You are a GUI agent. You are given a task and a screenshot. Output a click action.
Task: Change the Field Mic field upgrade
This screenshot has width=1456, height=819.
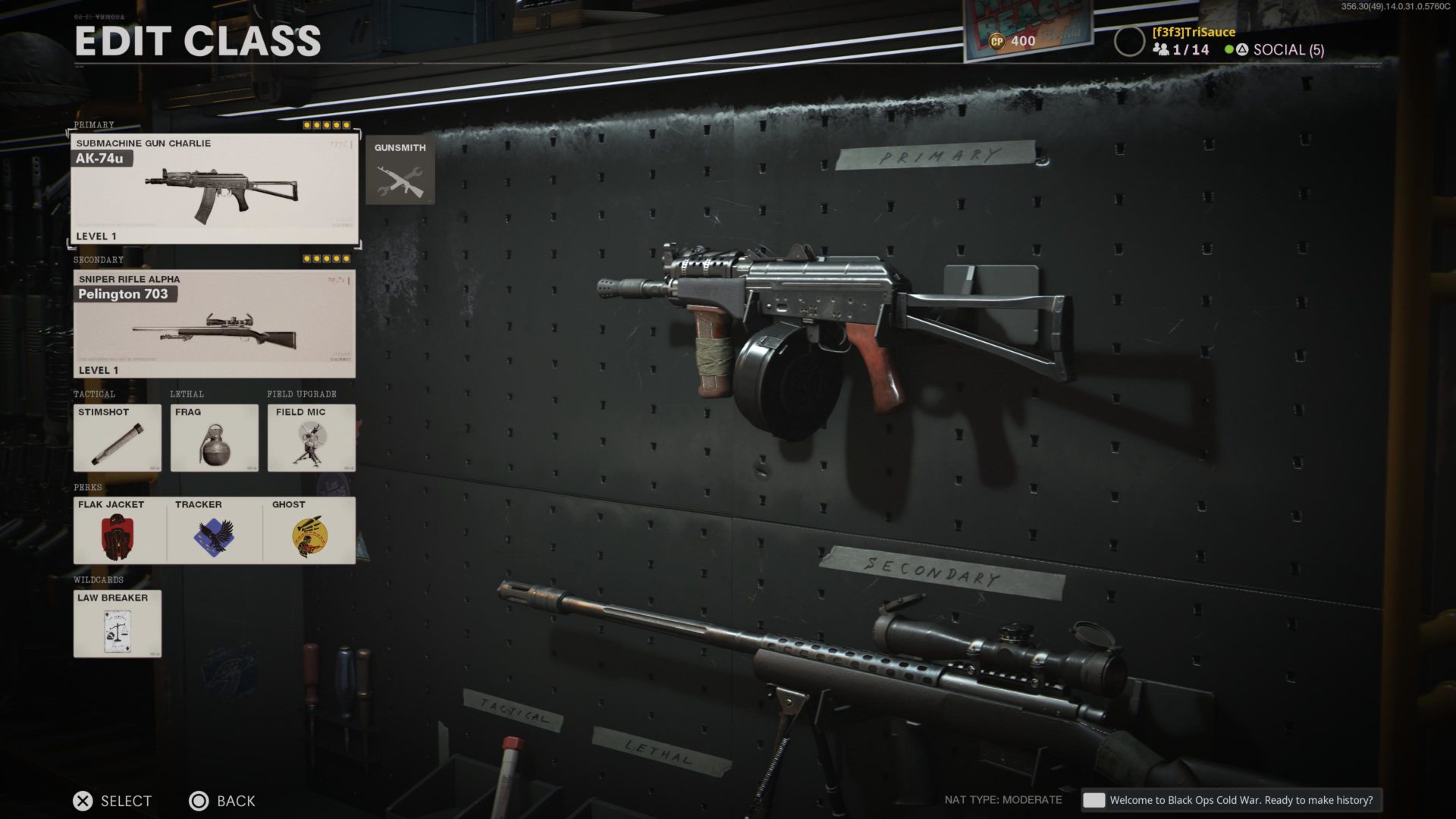[311, 438]
